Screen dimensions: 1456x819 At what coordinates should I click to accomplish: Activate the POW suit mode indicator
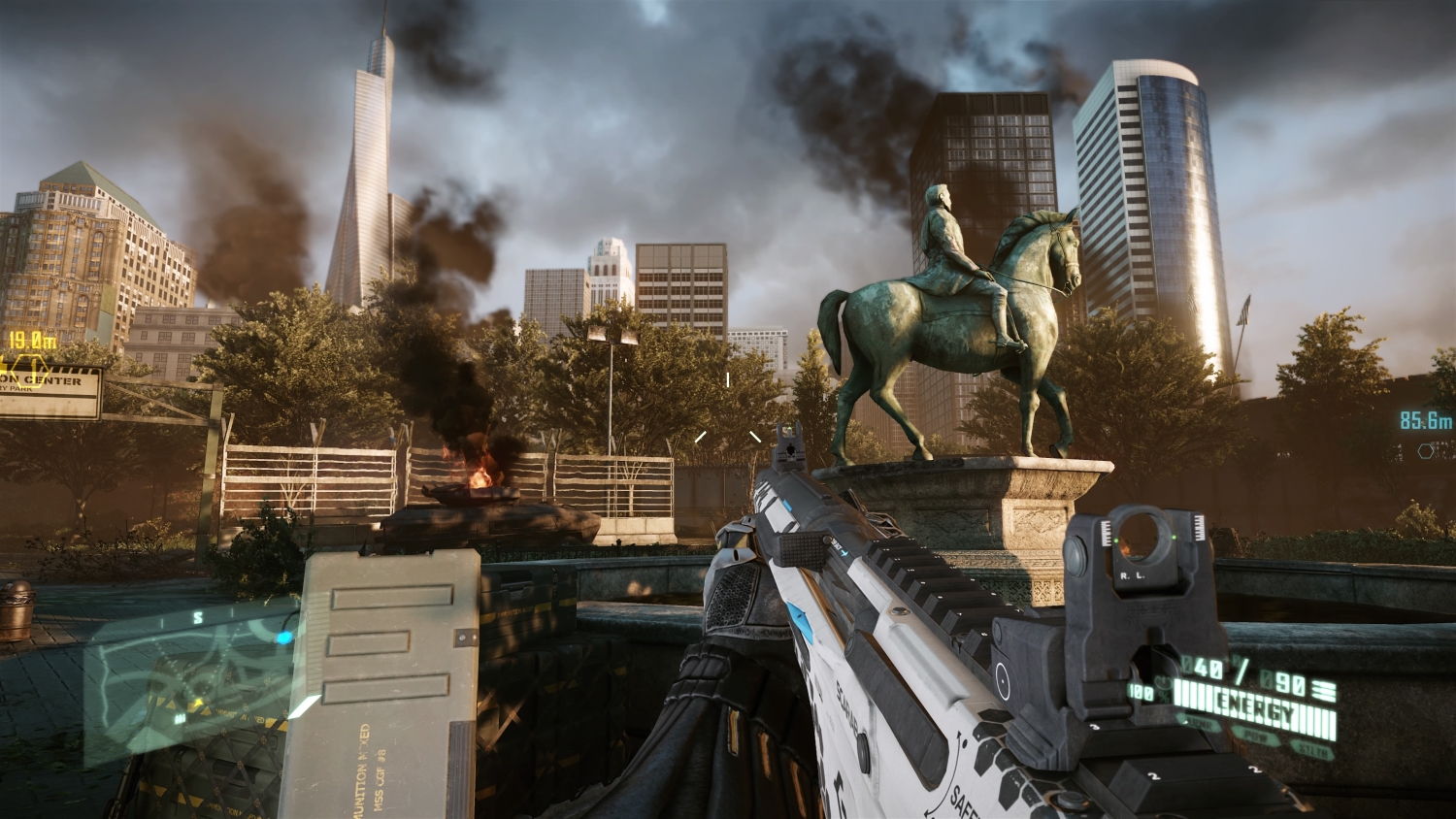(x=1262, y=737)
